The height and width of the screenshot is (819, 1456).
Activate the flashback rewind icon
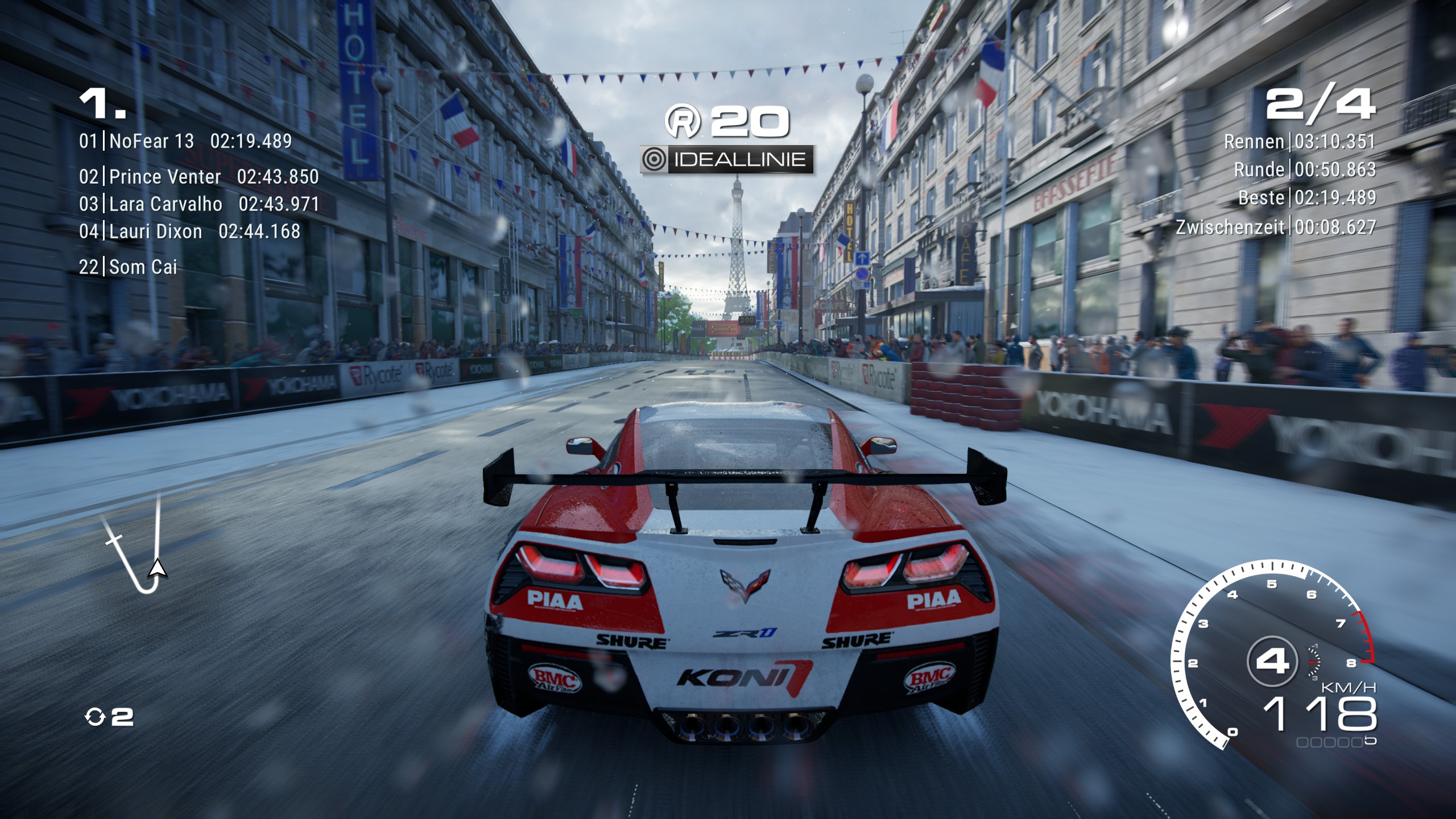click(x=95, y=717)
